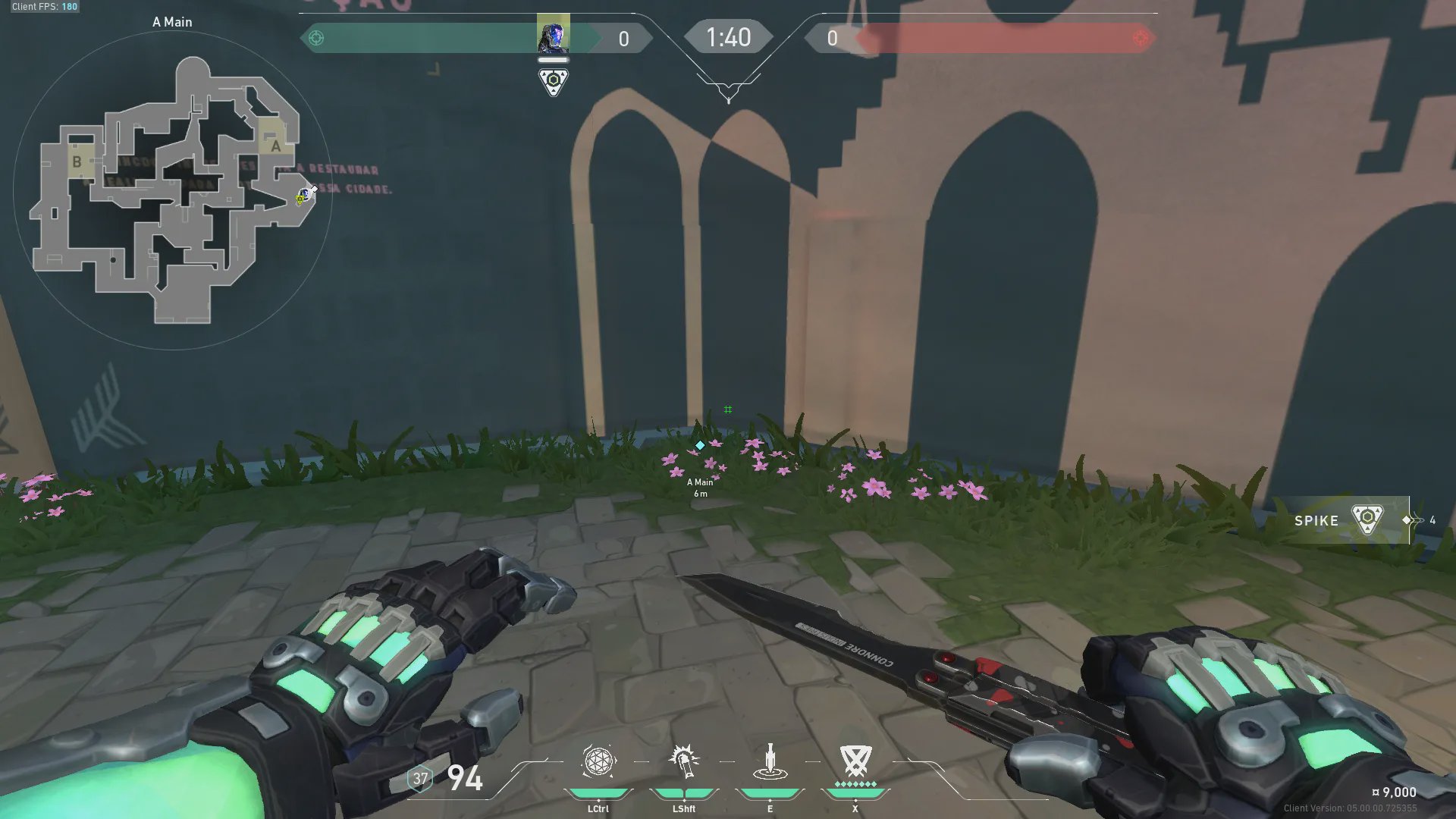Activate the geodesic sphere FRAG/ment ability

598,761
